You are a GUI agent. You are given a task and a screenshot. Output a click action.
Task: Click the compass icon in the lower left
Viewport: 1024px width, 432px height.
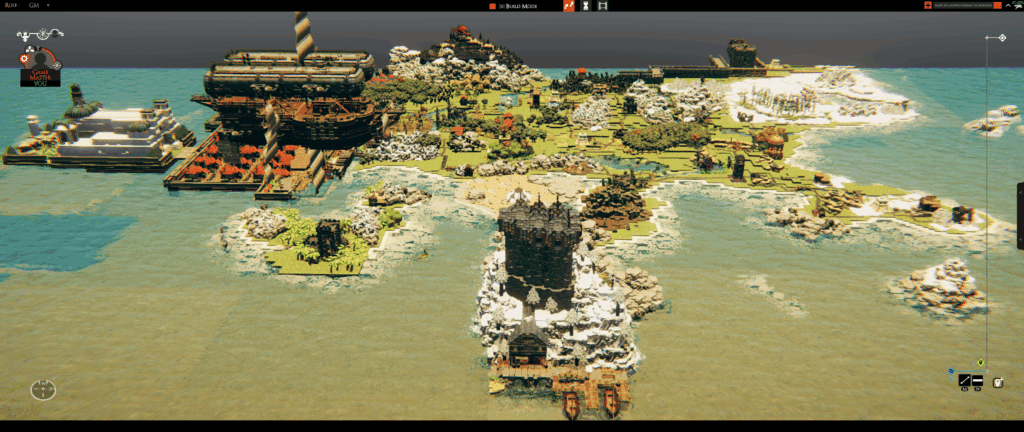pos(43,389)
